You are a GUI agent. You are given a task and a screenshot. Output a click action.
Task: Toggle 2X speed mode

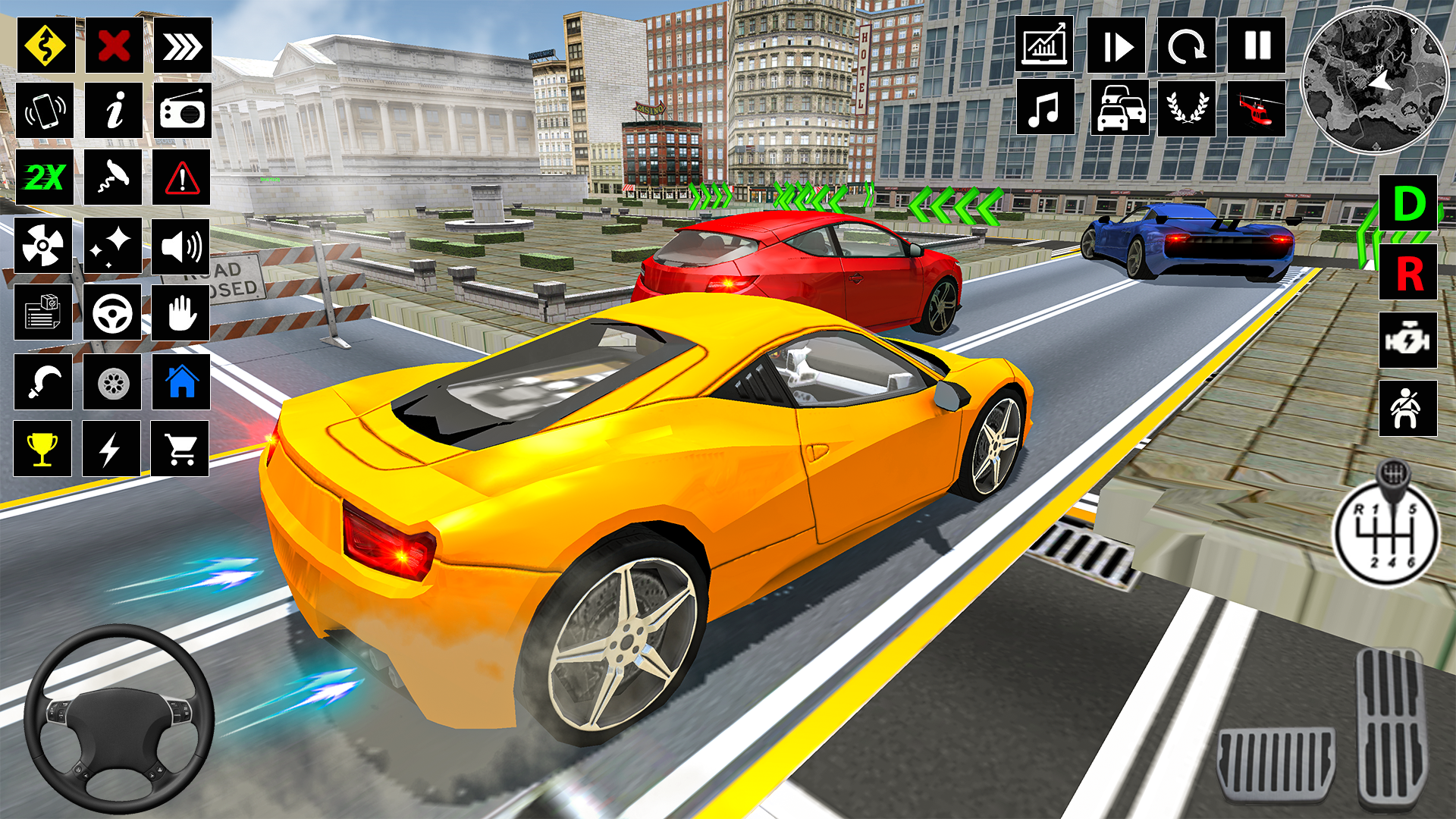click(43, 180)
